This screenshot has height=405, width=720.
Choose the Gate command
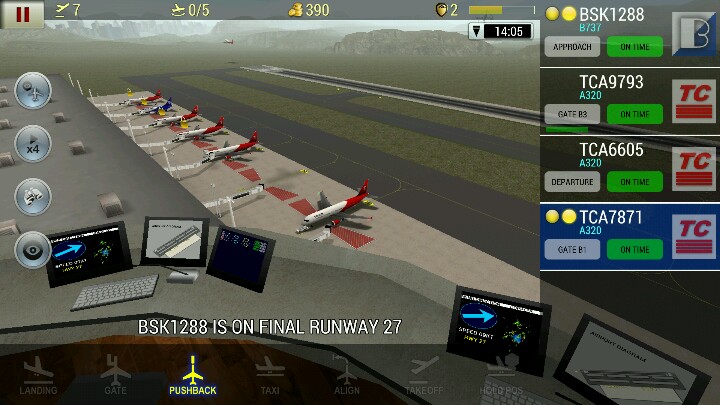coord(115,376)
